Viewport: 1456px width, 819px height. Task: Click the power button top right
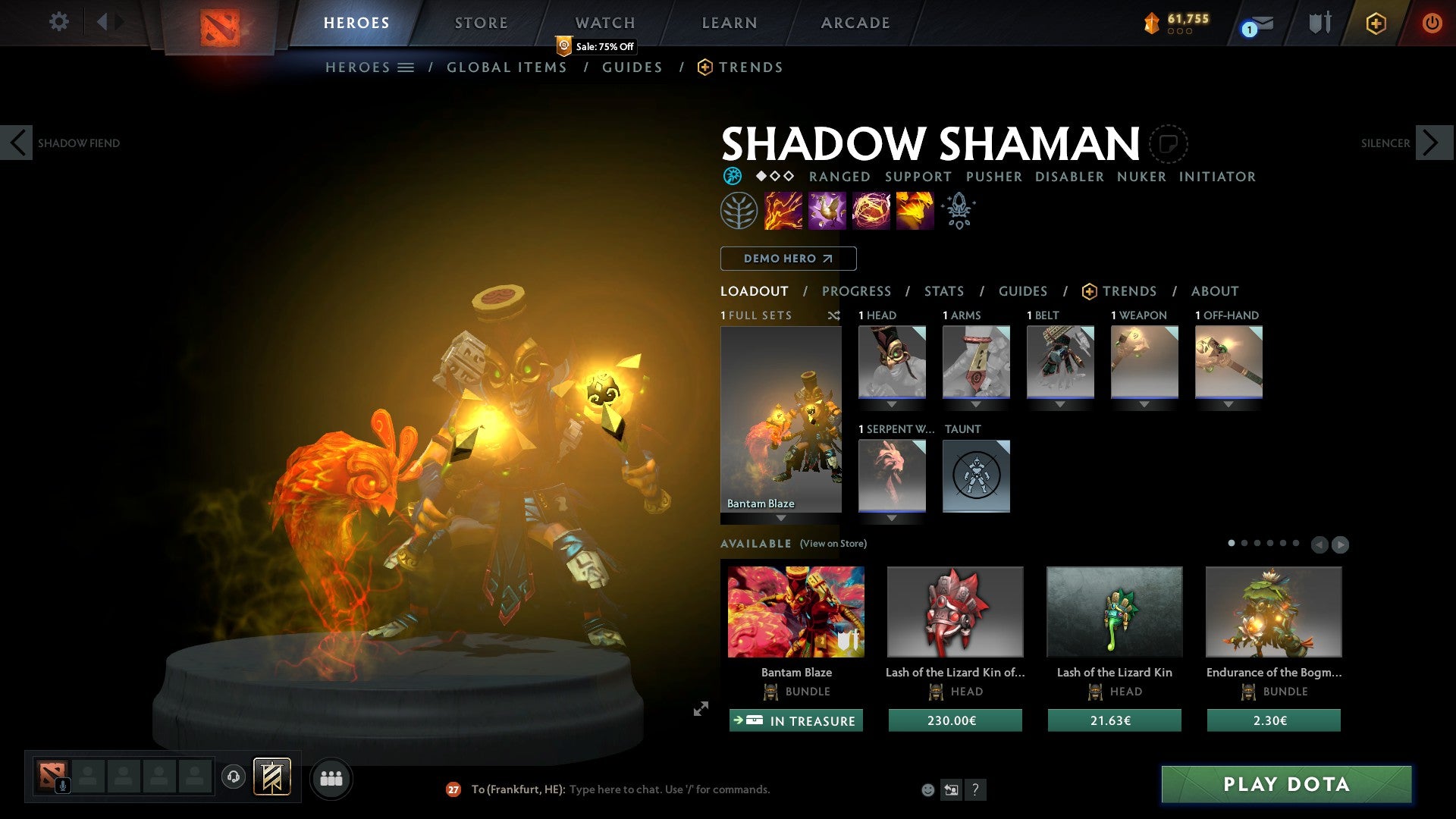click(1432, 22)
